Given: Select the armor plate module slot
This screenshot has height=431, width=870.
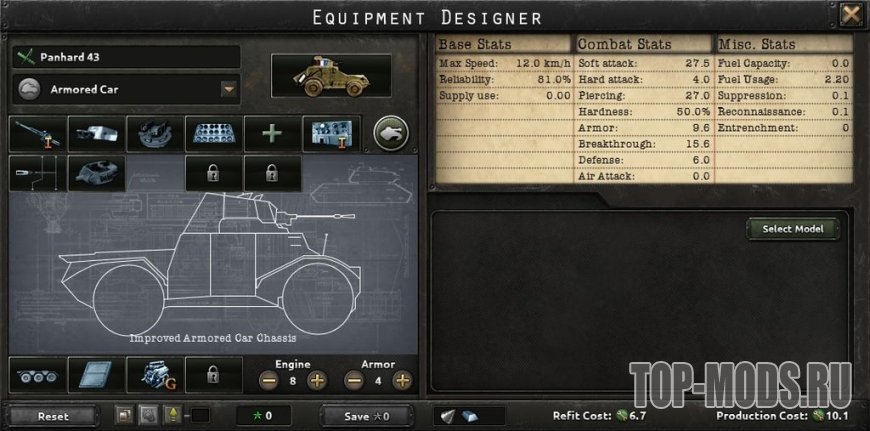Looking at the screenshot, I should click(96, 376).
